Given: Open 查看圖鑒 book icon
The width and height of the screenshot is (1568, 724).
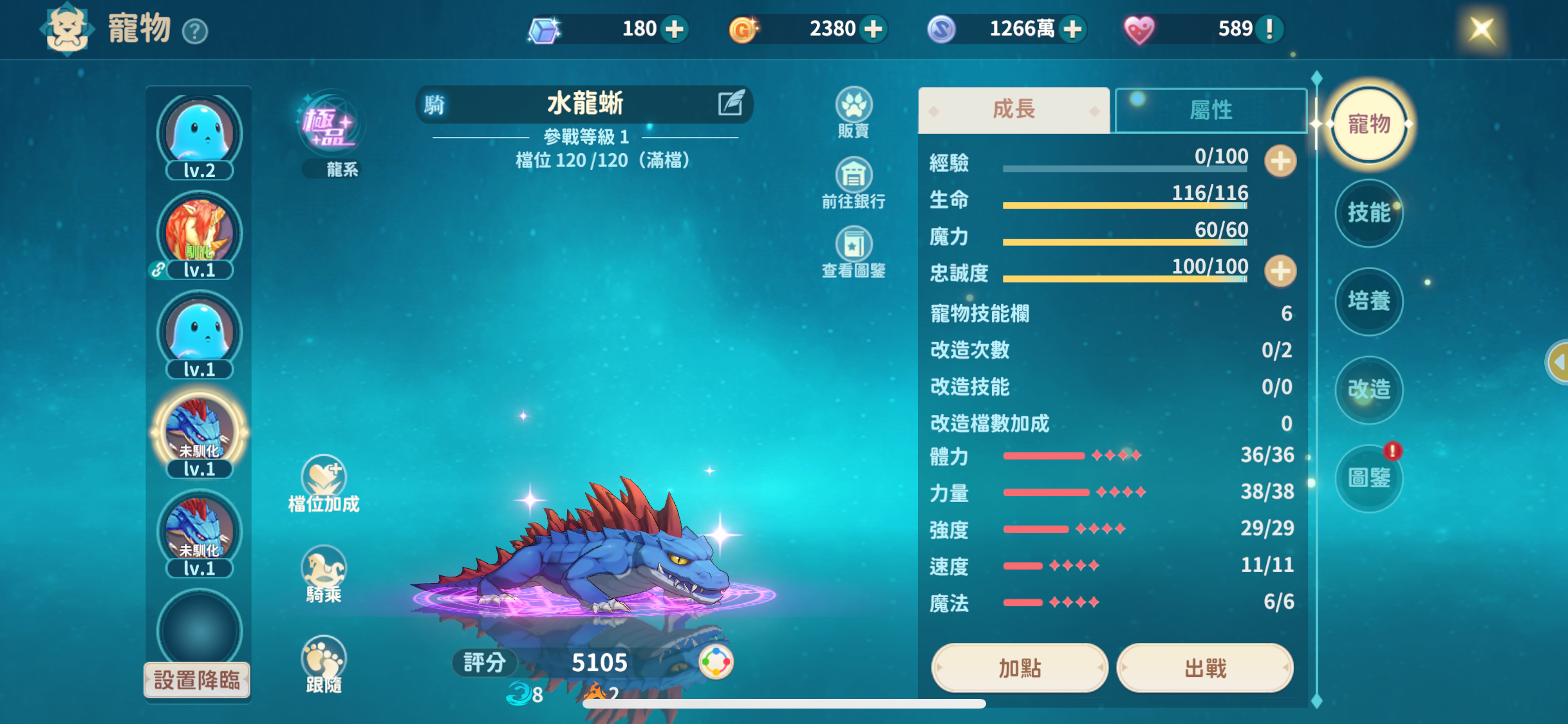Looking at the screenshot, I should pyautogui.click(x=854, y=245).
